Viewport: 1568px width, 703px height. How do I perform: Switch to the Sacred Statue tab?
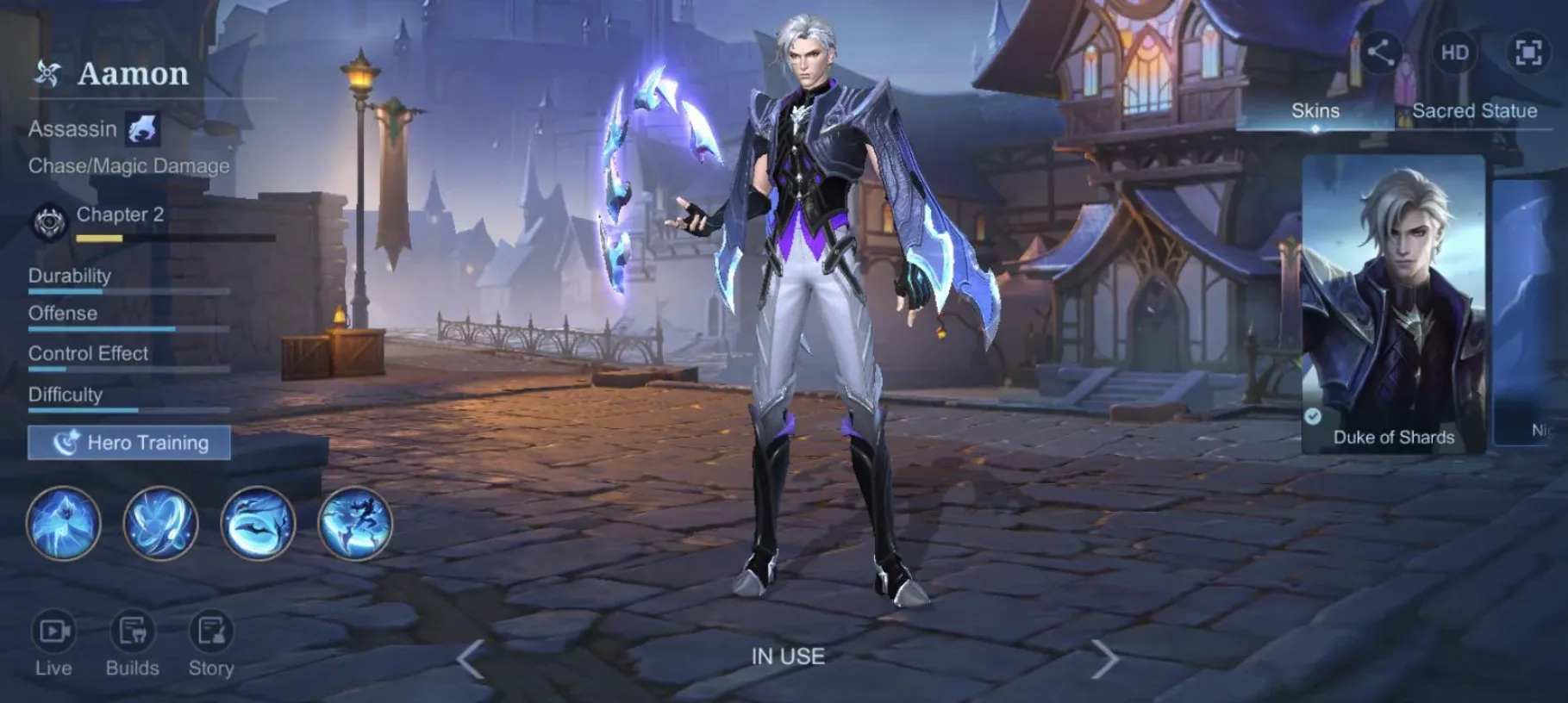tap(1473, 110)
